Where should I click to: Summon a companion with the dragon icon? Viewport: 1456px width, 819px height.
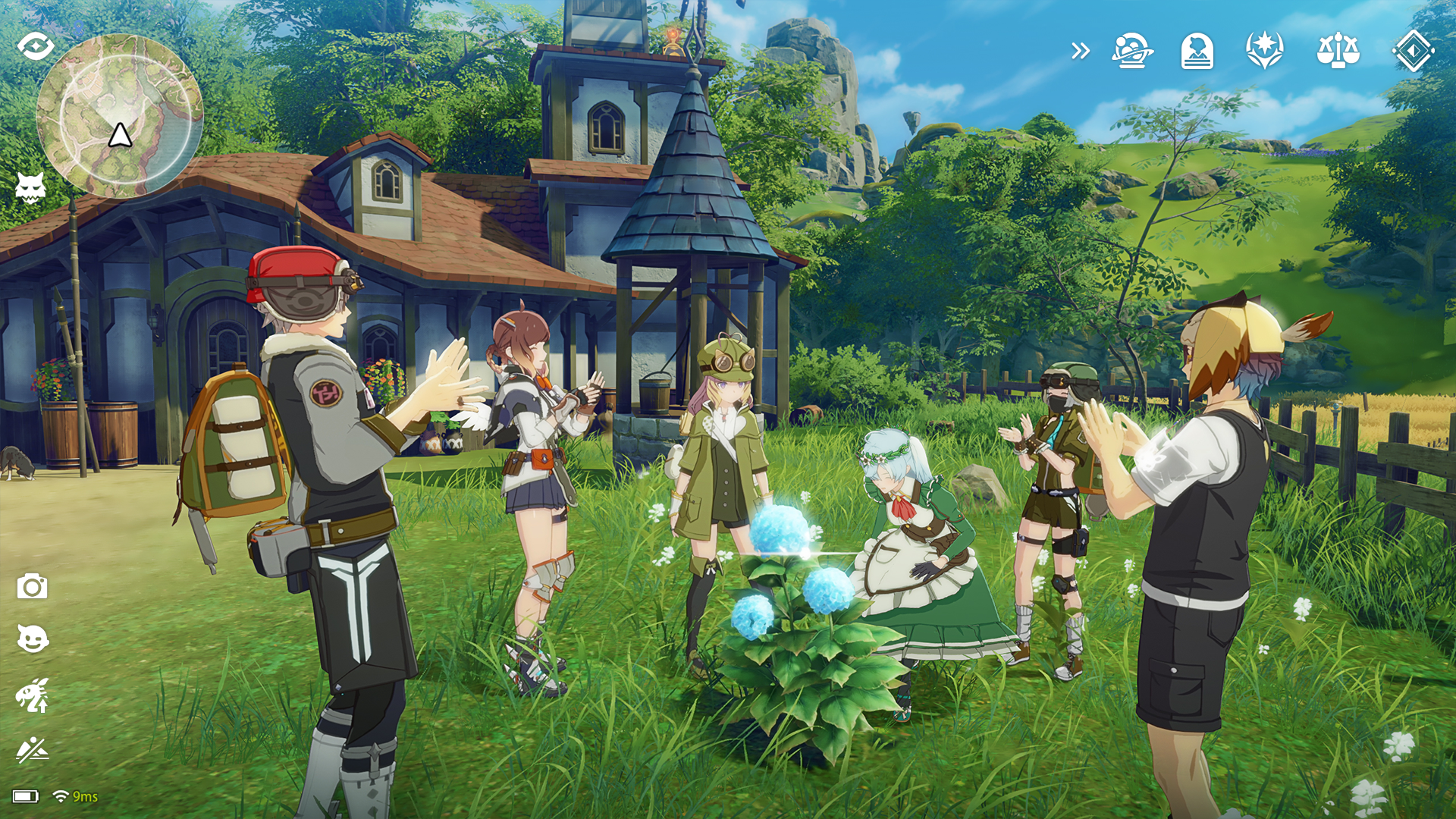pyautogui.click(x=32, y=693)
